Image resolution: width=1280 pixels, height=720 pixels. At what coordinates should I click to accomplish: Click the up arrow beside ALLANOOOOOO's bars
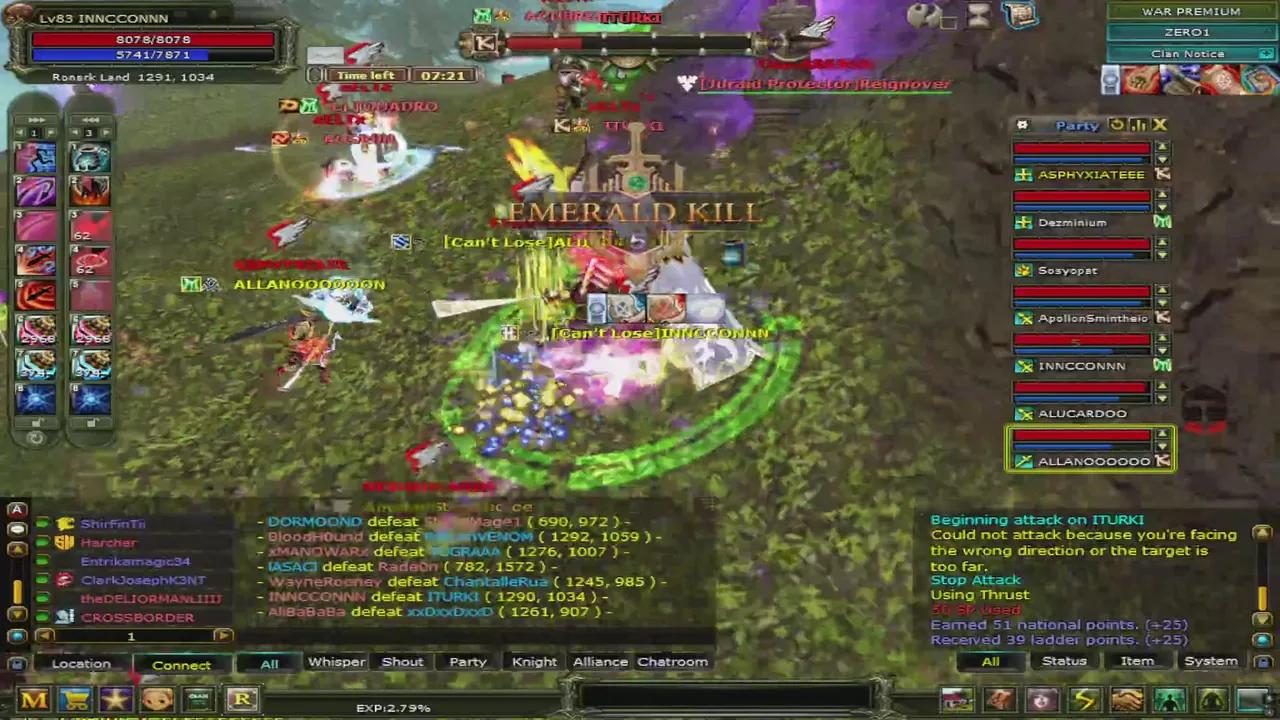pyautogui.click(x=1162, y=432)
